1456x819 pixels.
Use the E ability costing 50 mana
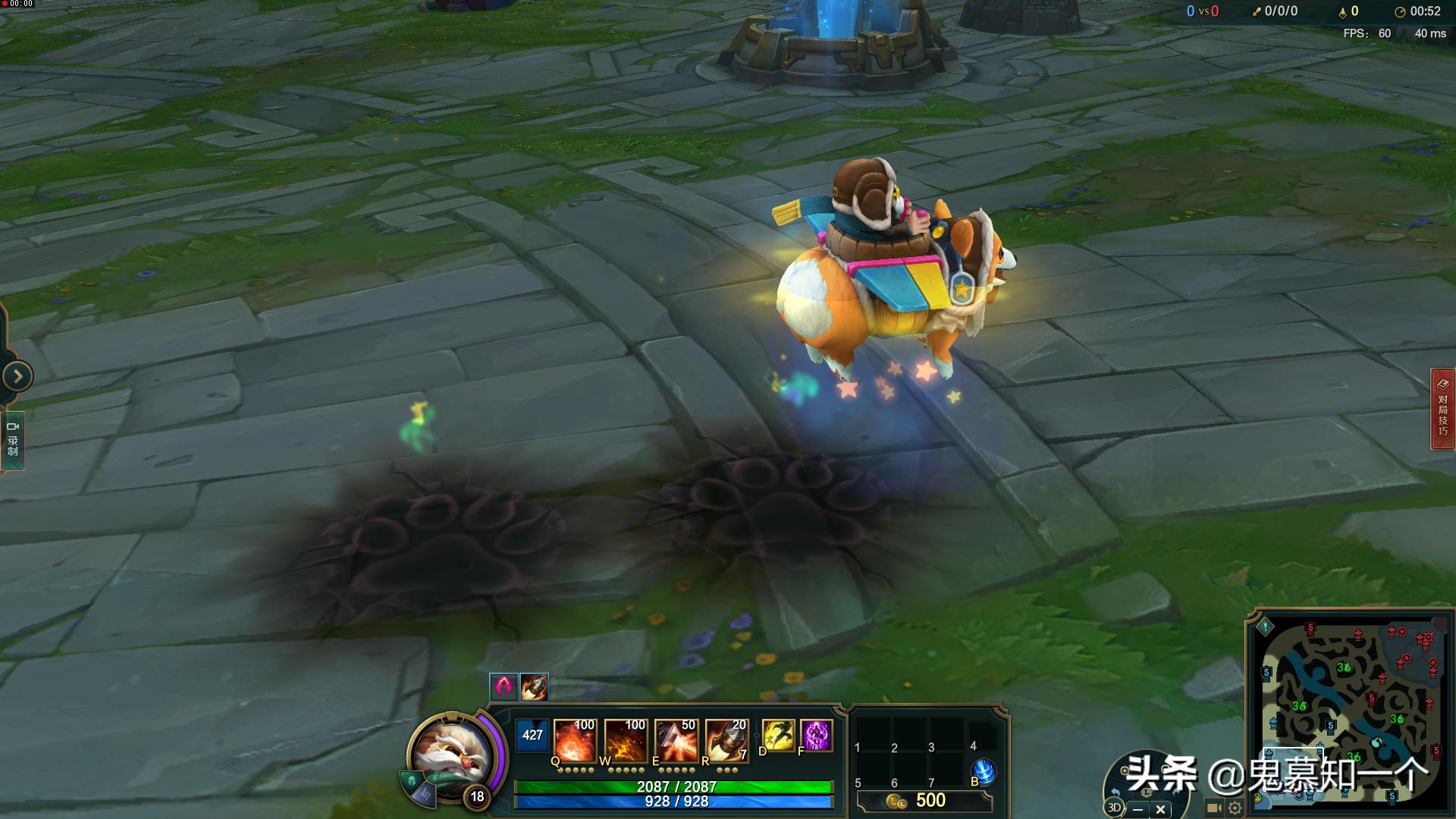(676, 739)
